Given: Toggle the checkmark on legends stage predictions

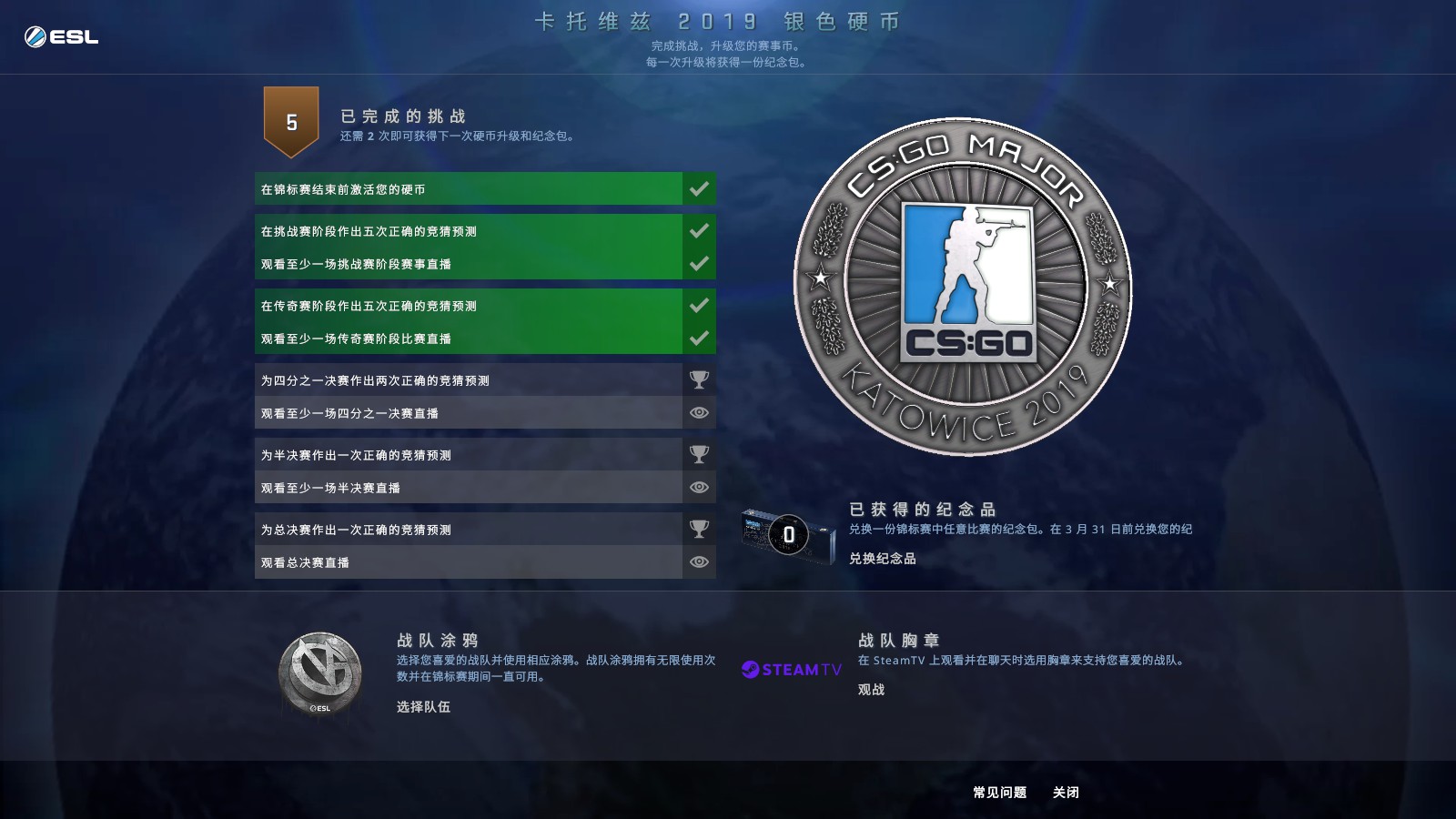Looking at the screenshot, I should click(698, 305).
